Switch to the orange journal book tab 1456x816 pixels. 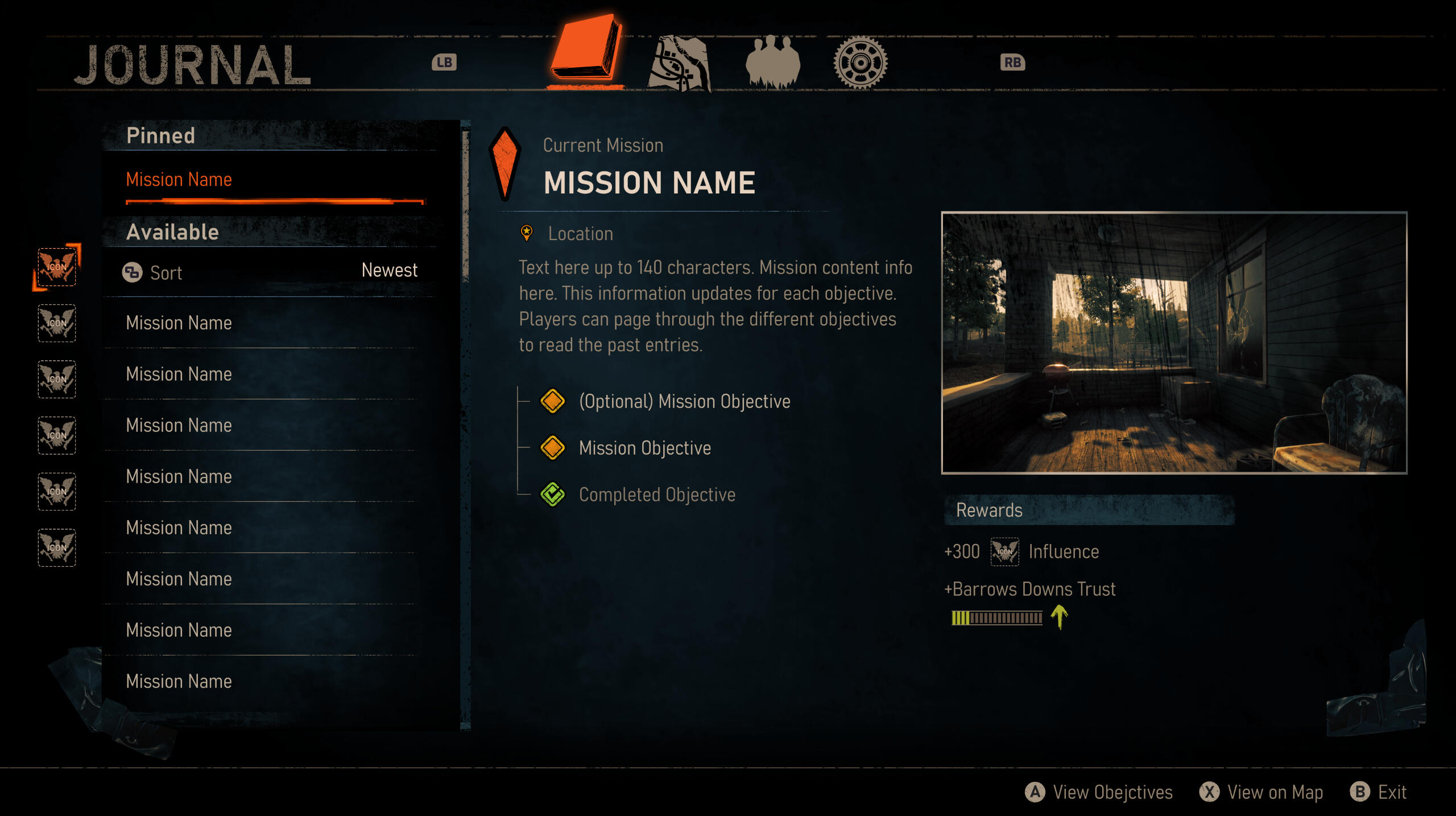(585, 50)
